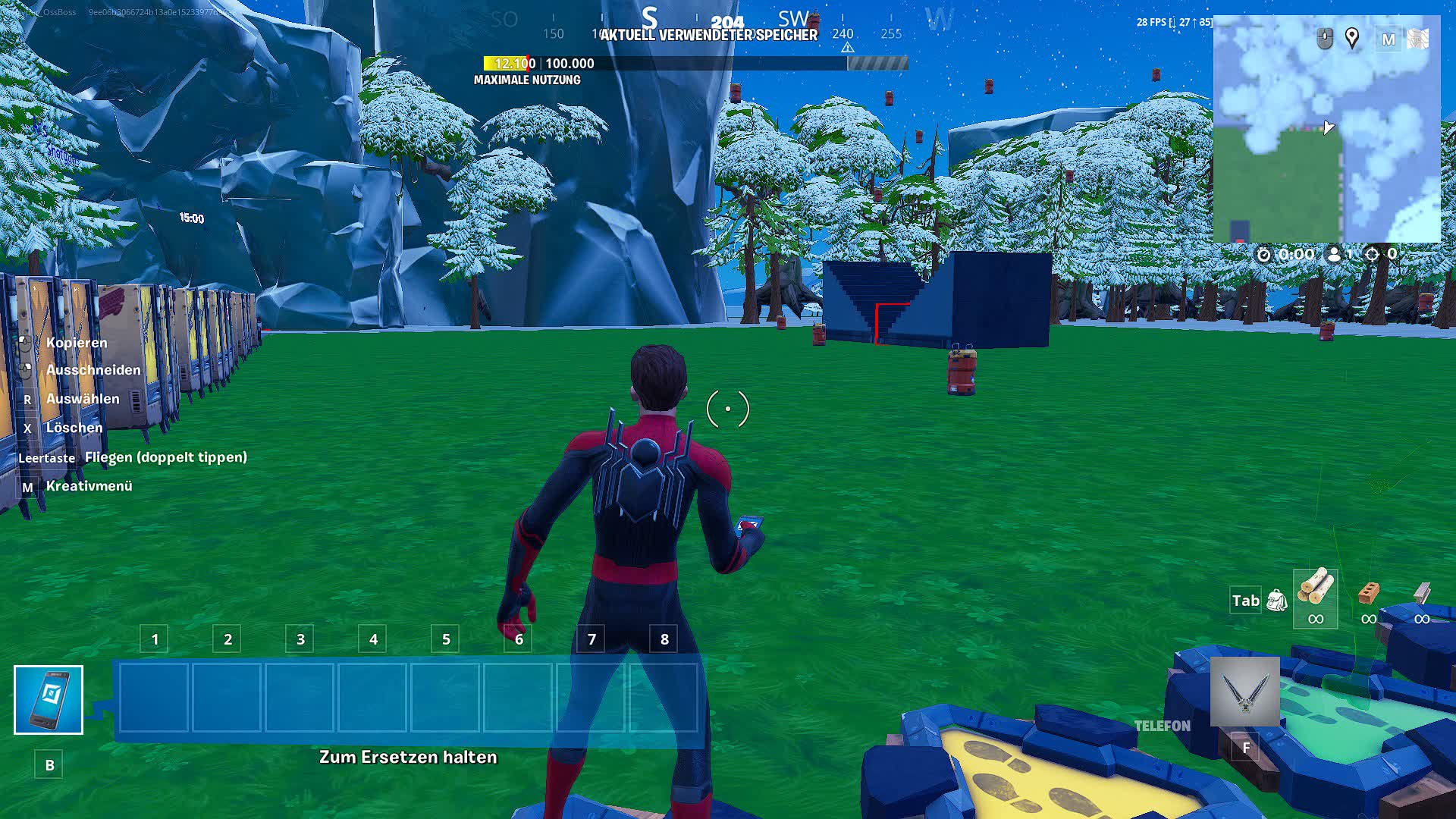This screenshot has width=1456, height=819.
Task: Click the timer icon showing 0:00
Action: [x=1263, y=255]
